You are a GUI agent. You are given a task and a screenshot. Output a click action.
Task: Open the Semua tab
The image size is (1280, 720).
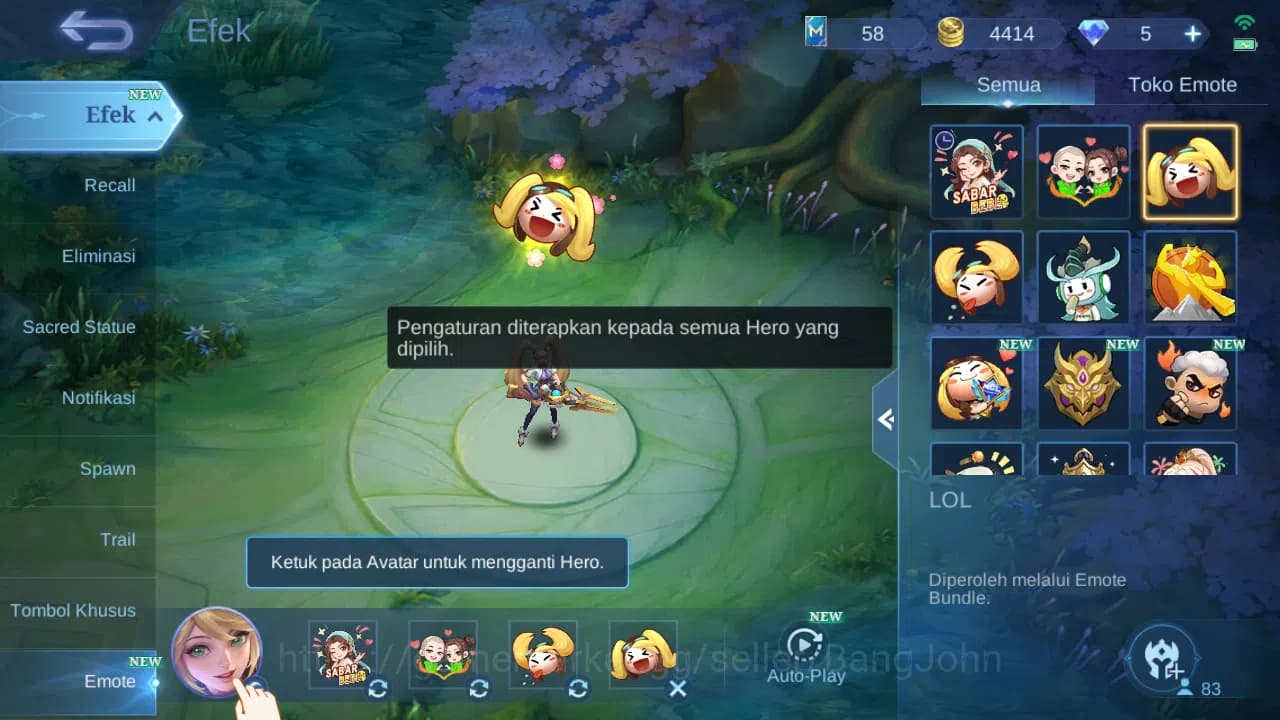(1007, 85)
